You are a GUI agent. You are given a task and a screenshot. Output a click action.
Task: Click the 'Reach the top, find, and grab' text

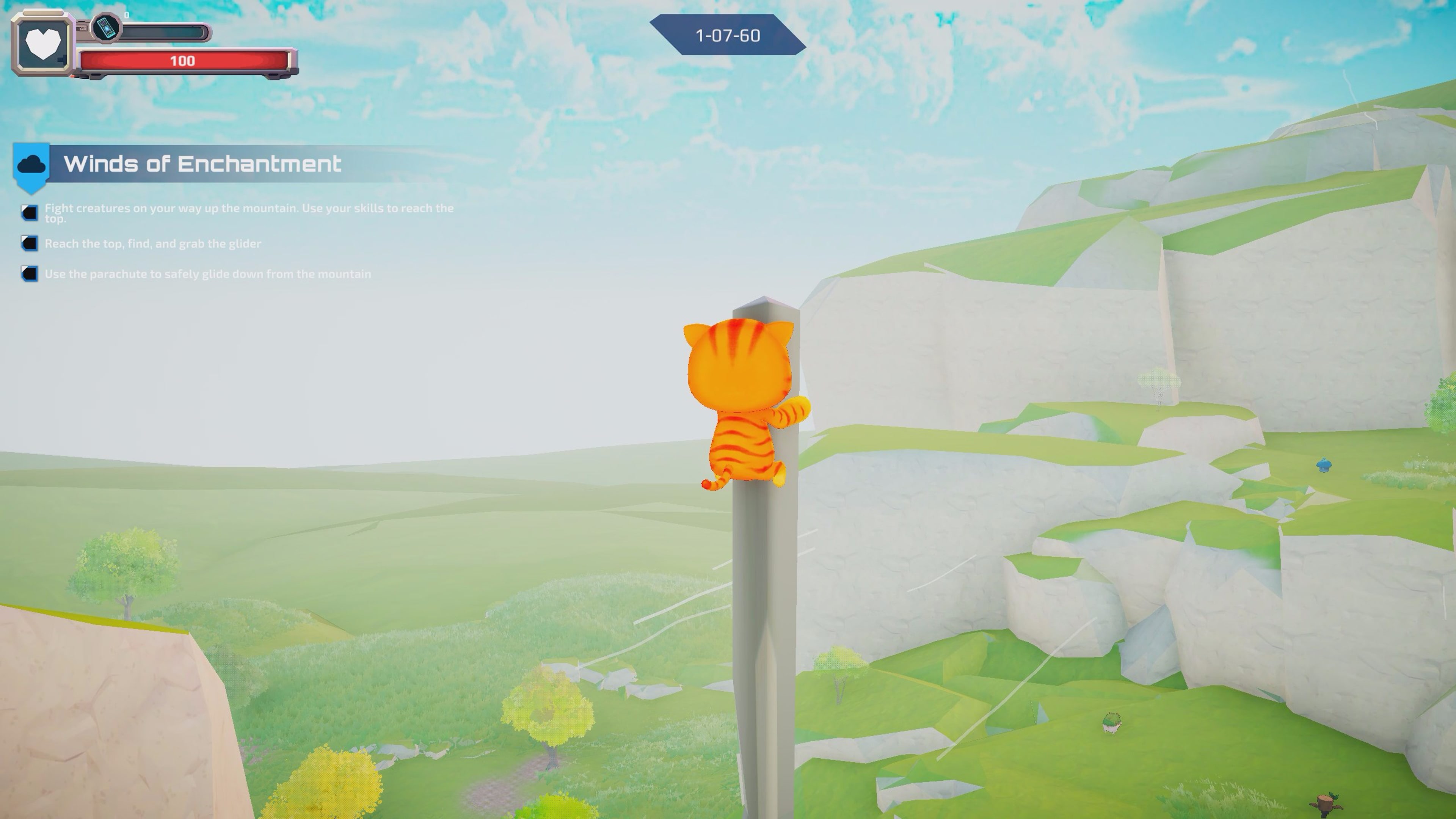pyautogui.click(x=152, y=243)
